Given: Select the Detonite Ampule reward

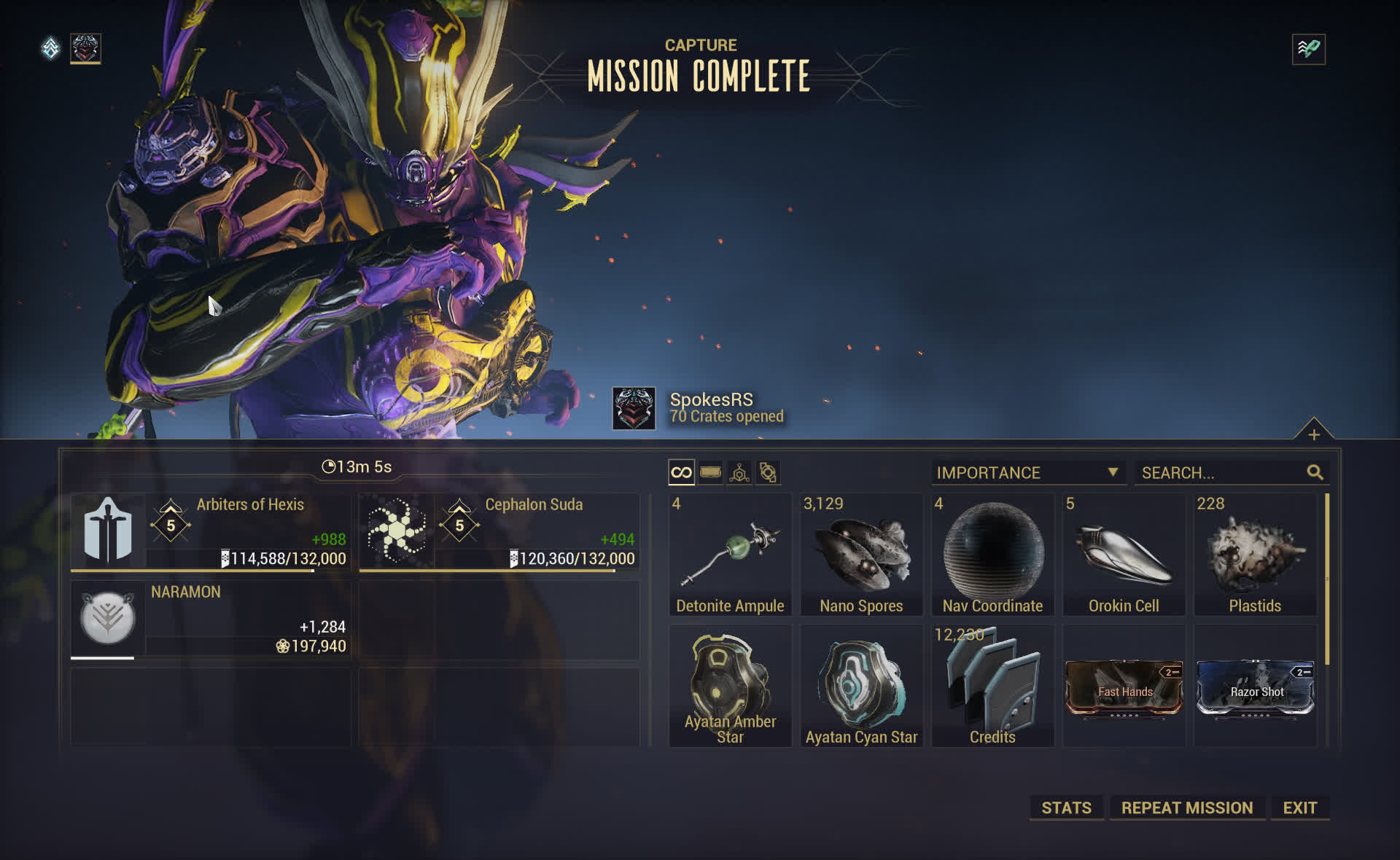Looking at the screenshot, I should coord(730,555).
